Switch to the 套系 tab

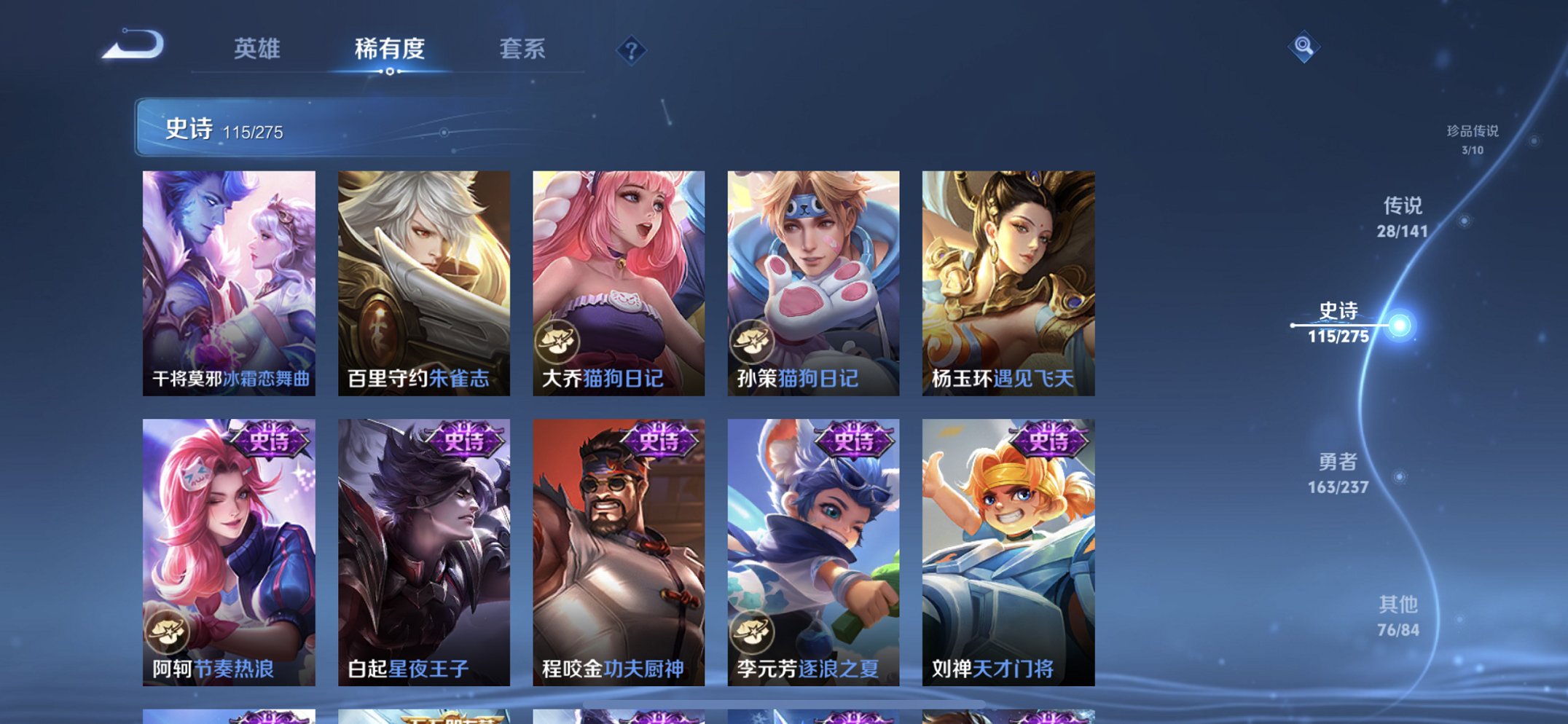click(524, 50)
